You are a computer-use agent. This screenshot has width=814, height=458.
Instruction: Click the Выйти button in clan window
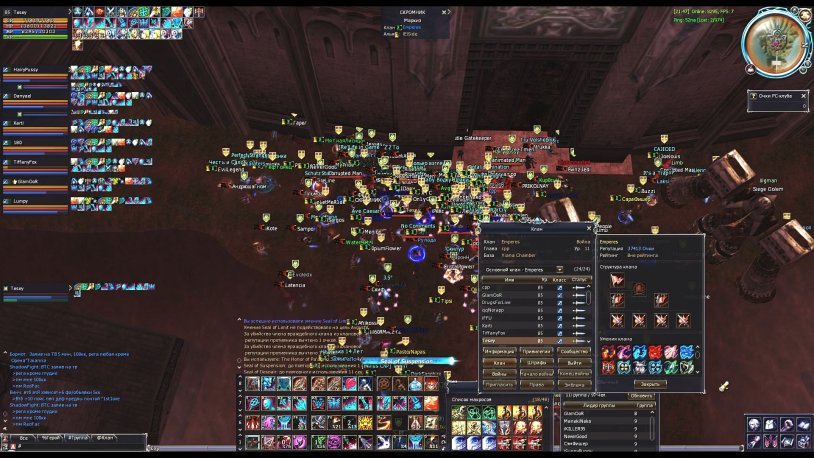coord(574,362)
